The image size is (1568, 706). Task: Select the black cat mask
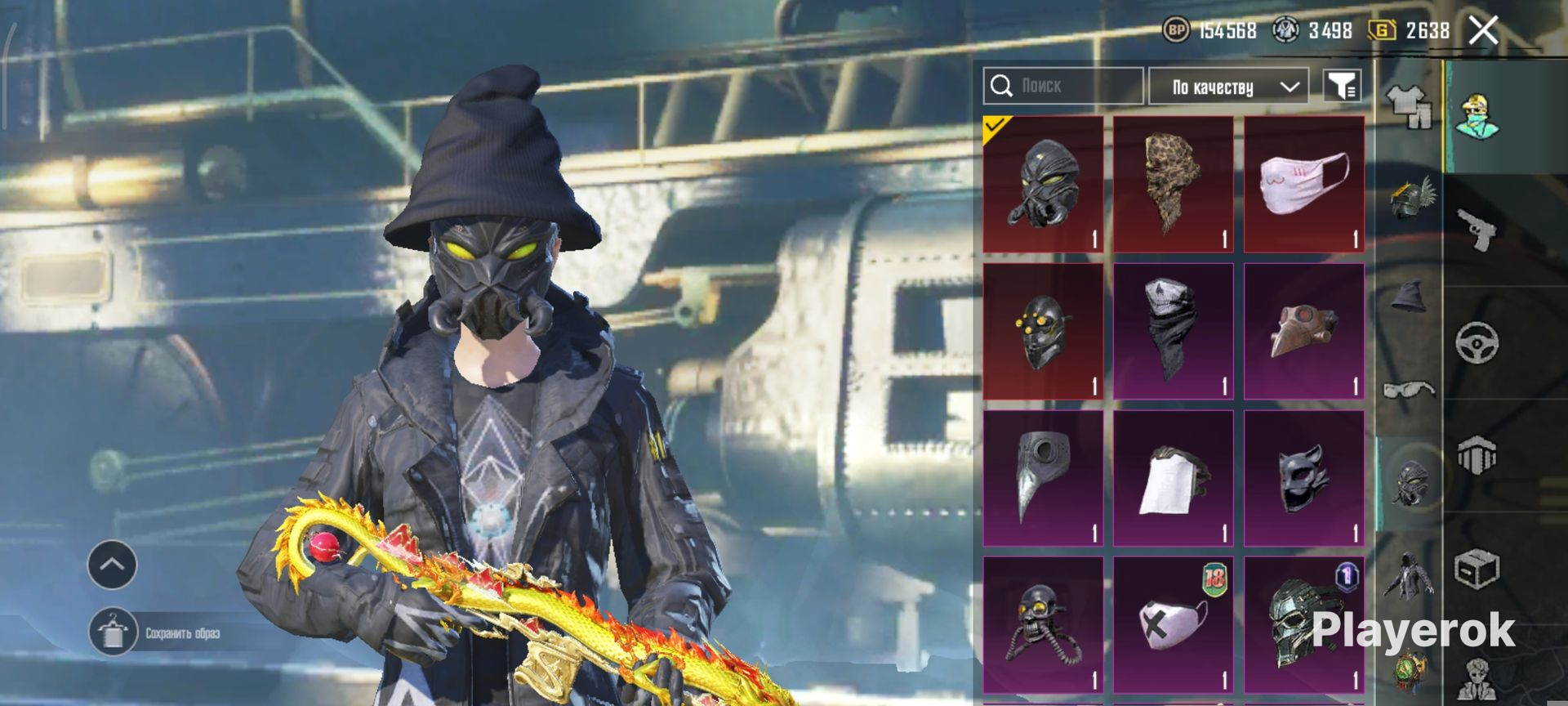[1303, 478]
